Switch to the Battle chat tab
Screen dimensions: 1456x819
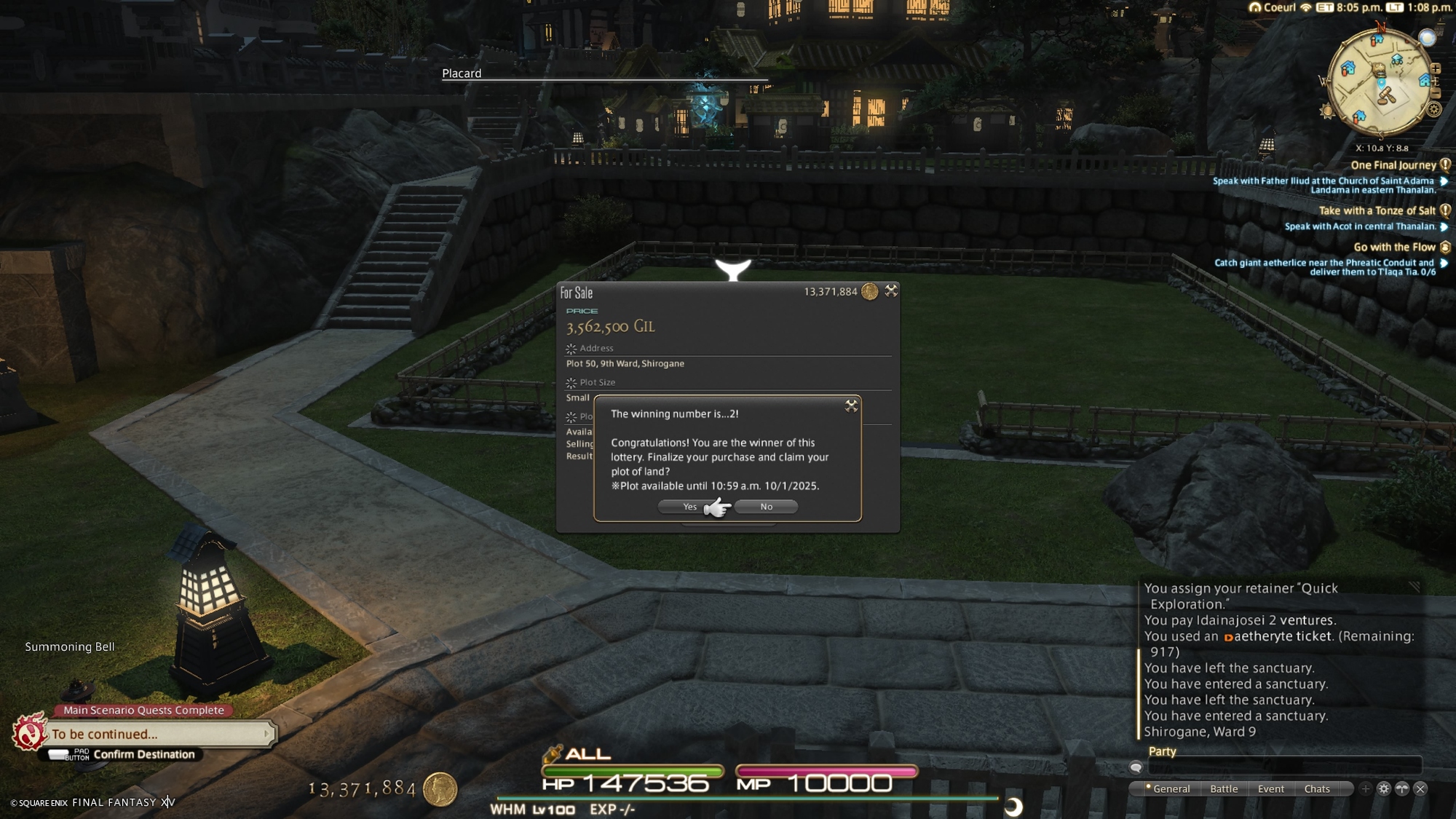pyautogui.click(x=1224, y=789)
